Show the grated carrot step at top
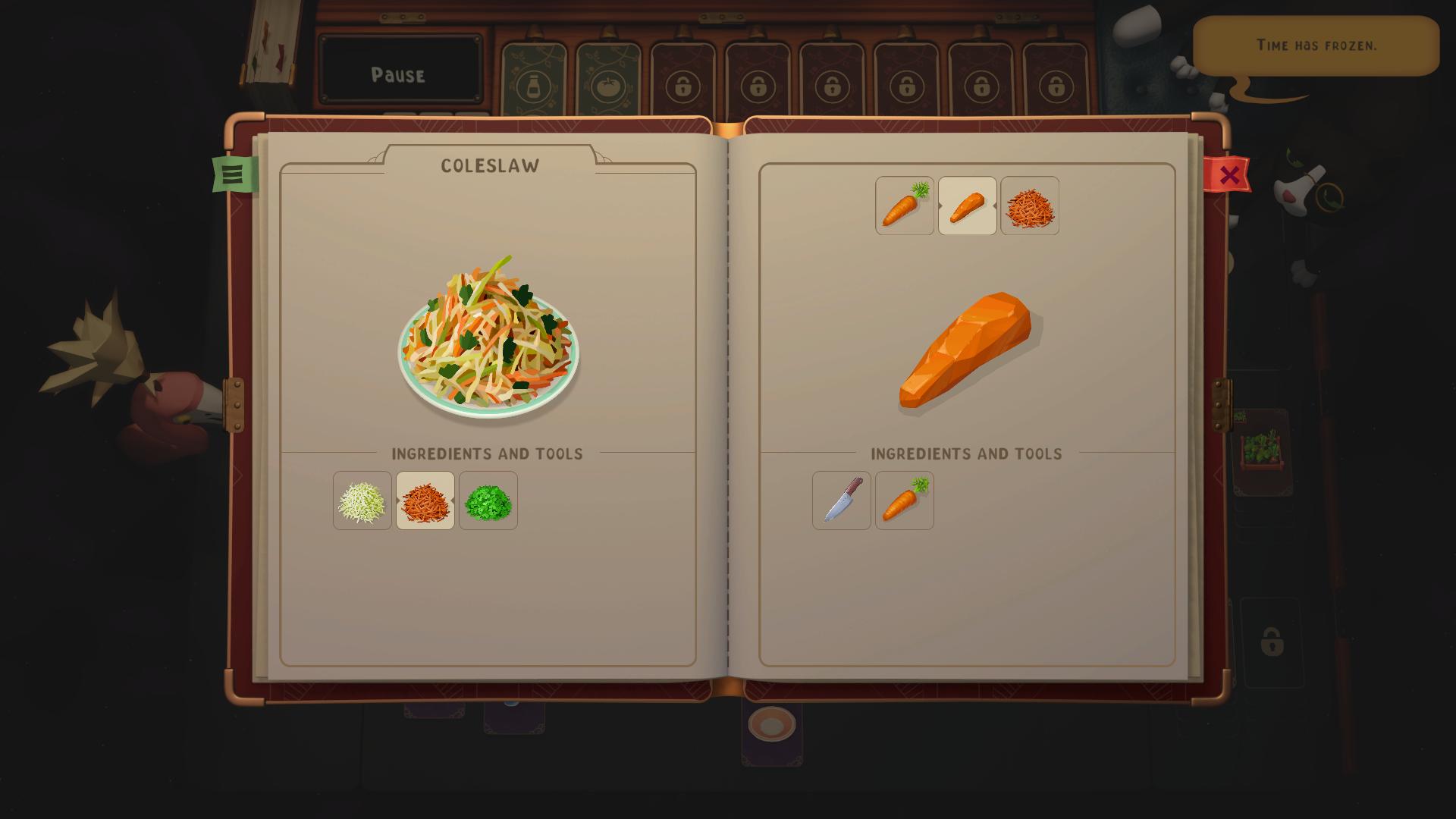Image resolution: width=1456 pixels, height=819 pixels. 1030,206
